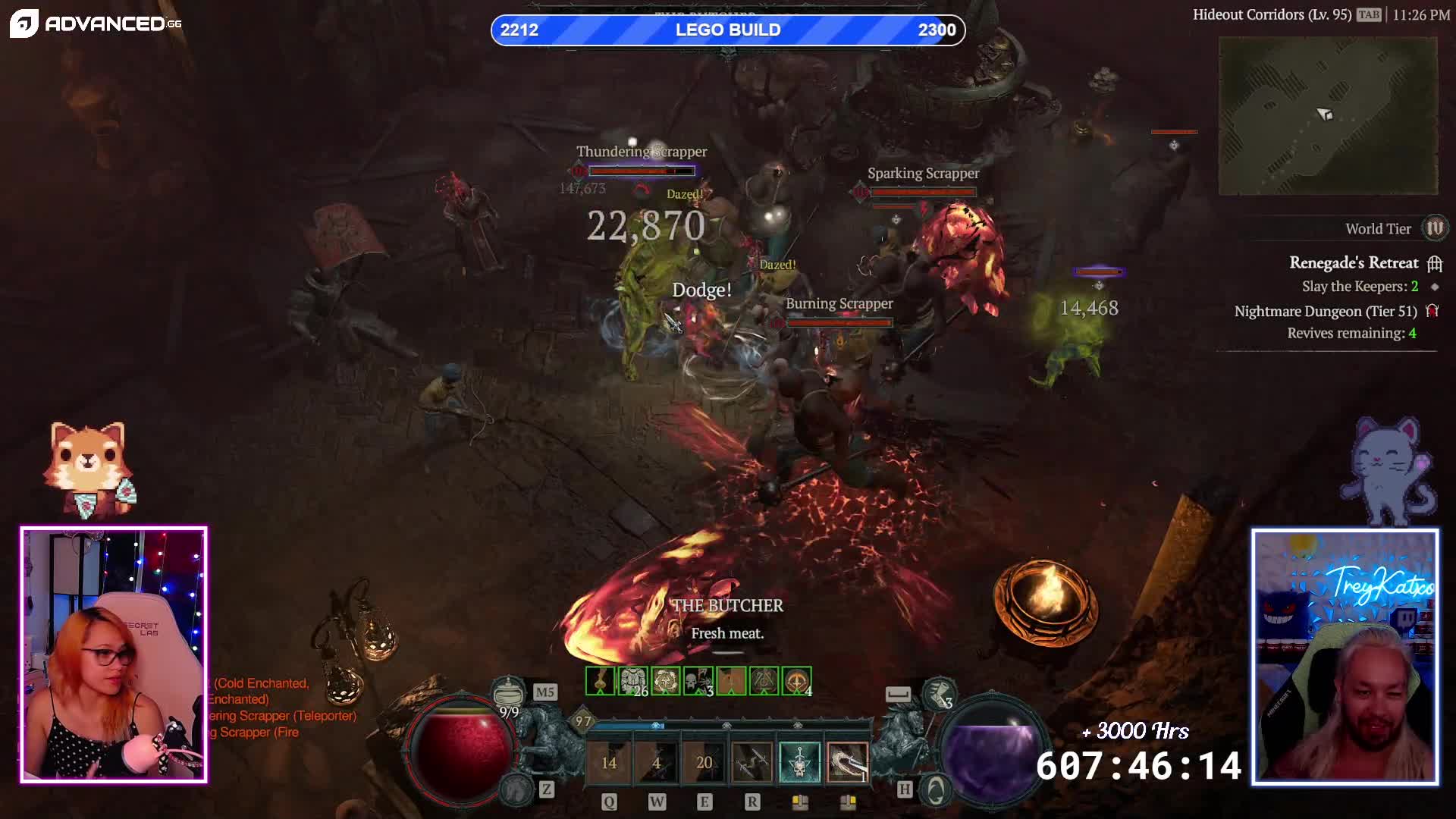The image size is (1456, 819).
Task: Use the curved blade skill with one charge
Action: tap(847, 762)
